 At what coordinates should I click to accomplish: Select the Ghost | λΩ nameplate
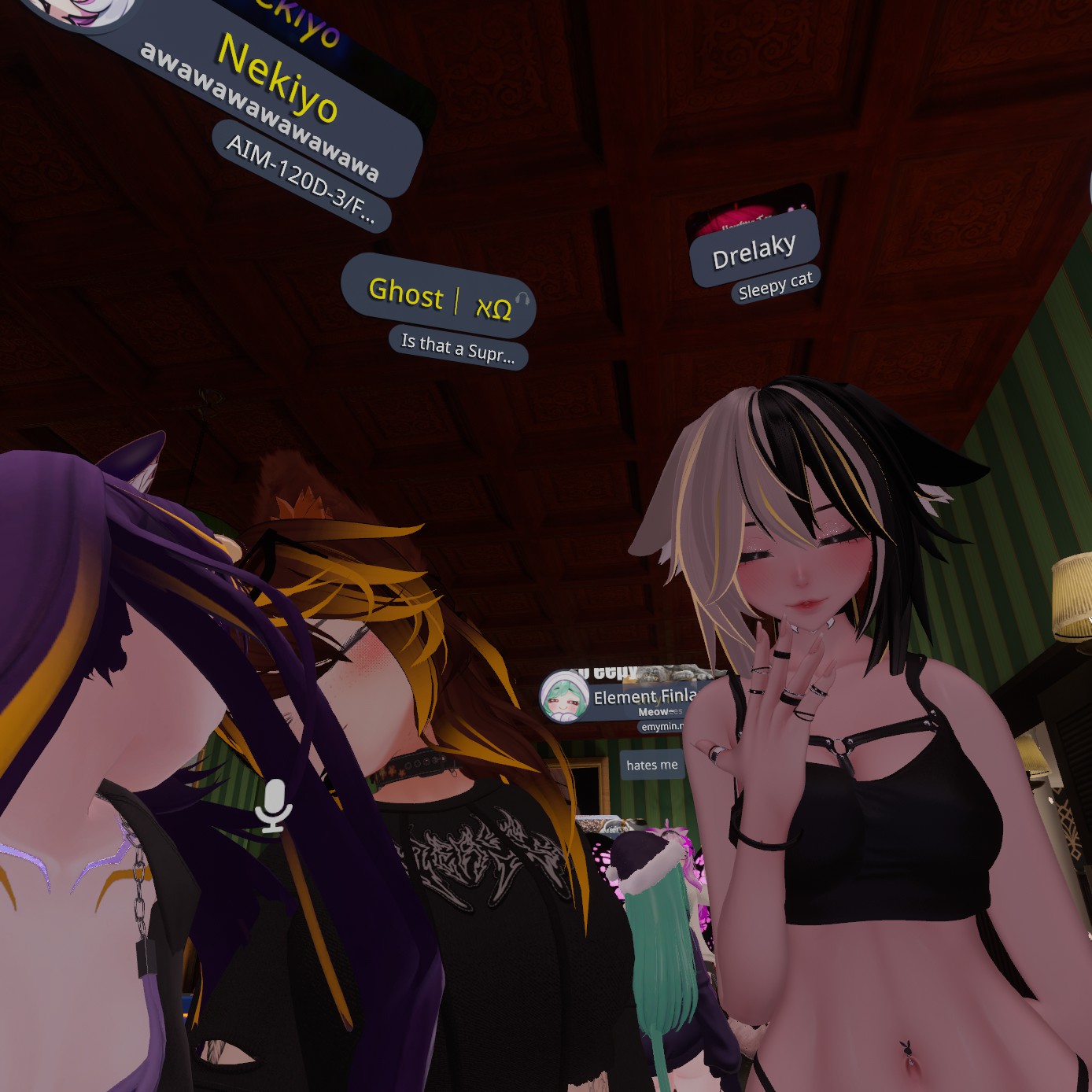click(437, 299)
